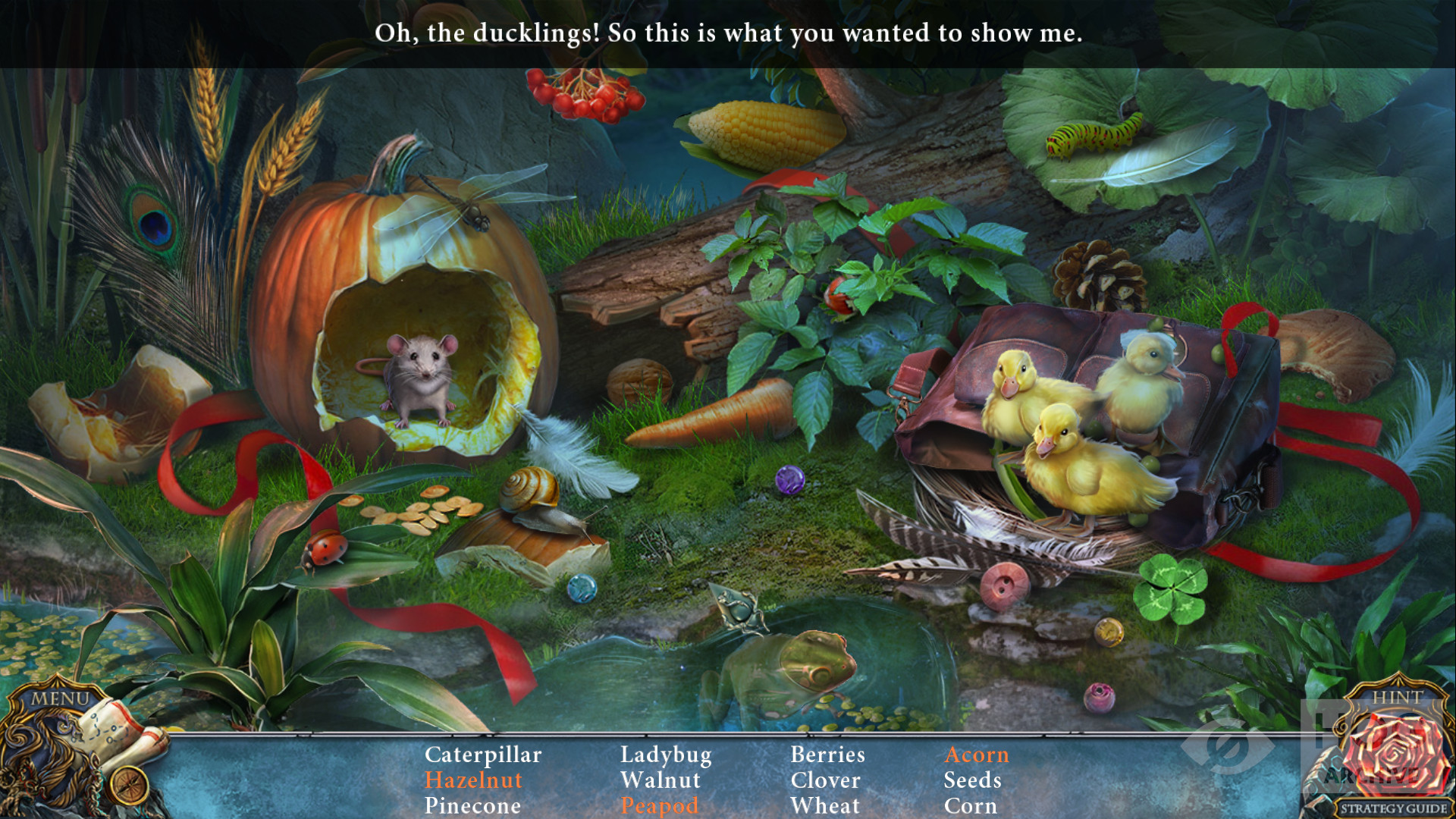Image resolution: width=1456 pixels, height=819 pixels.
Task: Click the golden compass icon
Action: coord(129,784)
